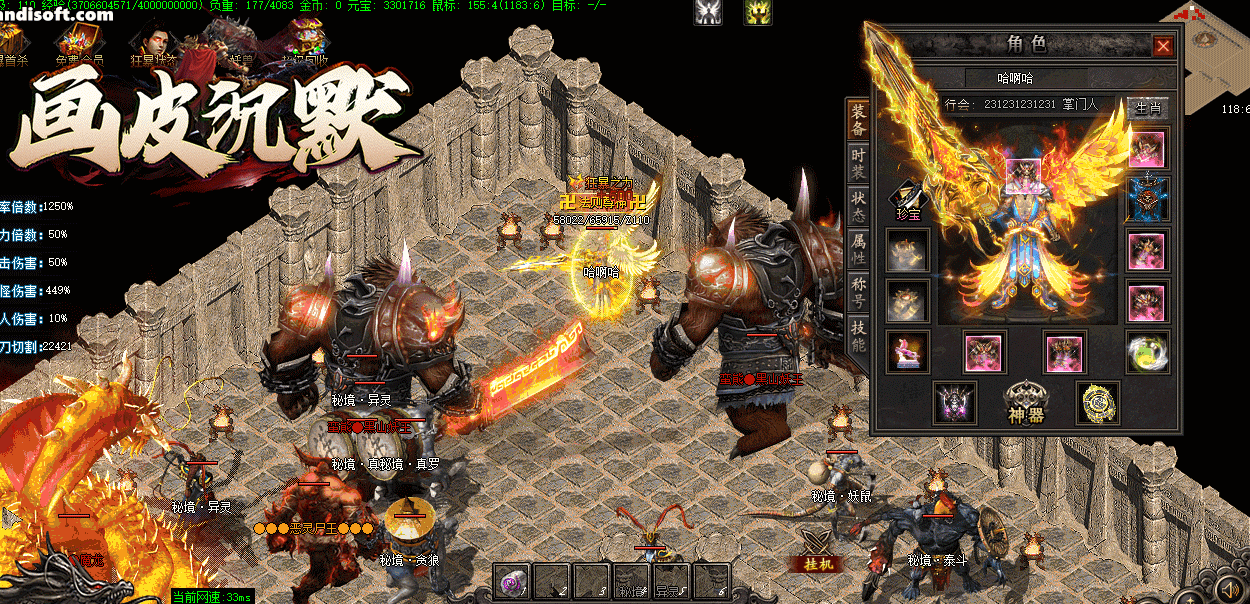Select the pink statue equipment slot
Viewport: 1250px width, 604px height.
tap(907, 352)
